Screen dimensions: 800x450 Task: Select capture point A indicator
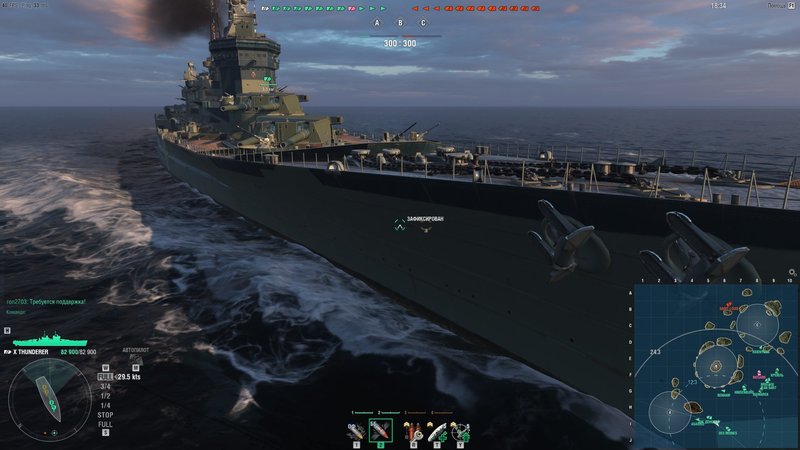pos(377,22)
